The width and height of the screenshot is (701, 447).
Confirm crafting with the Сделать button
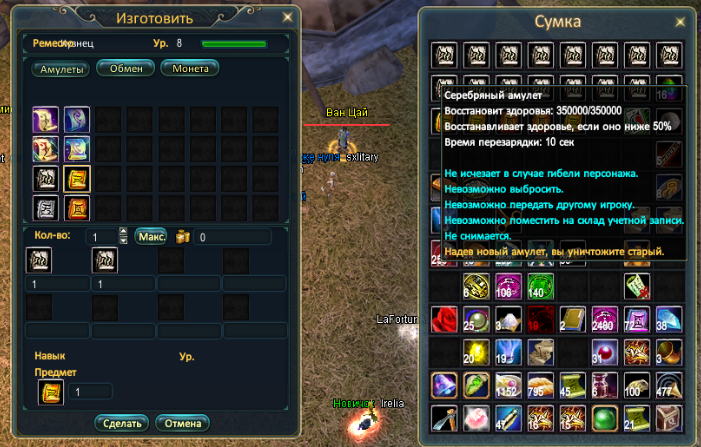[x=121, y=422]
